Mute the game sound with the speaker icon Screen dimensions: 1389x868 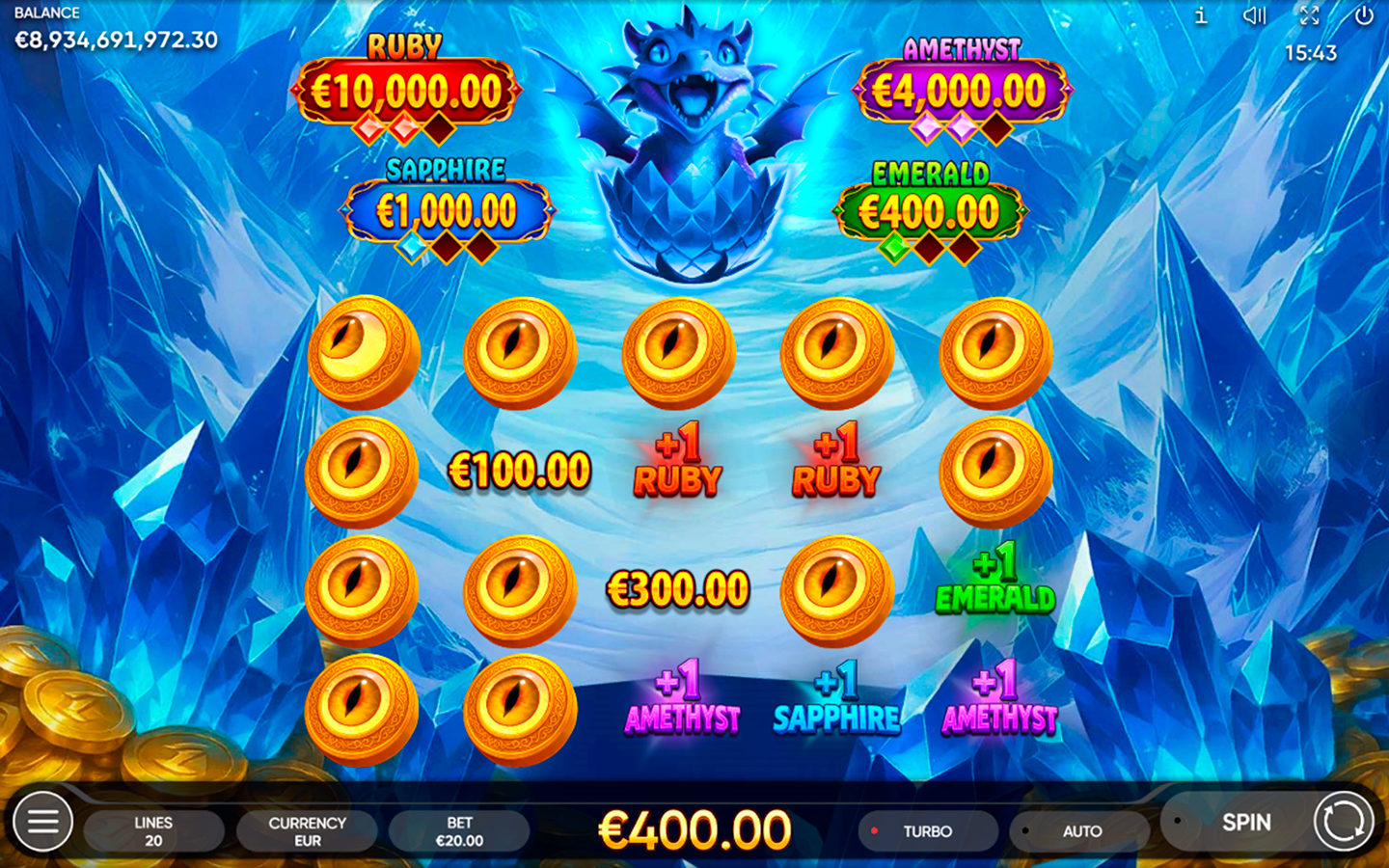coord(1254,14)
